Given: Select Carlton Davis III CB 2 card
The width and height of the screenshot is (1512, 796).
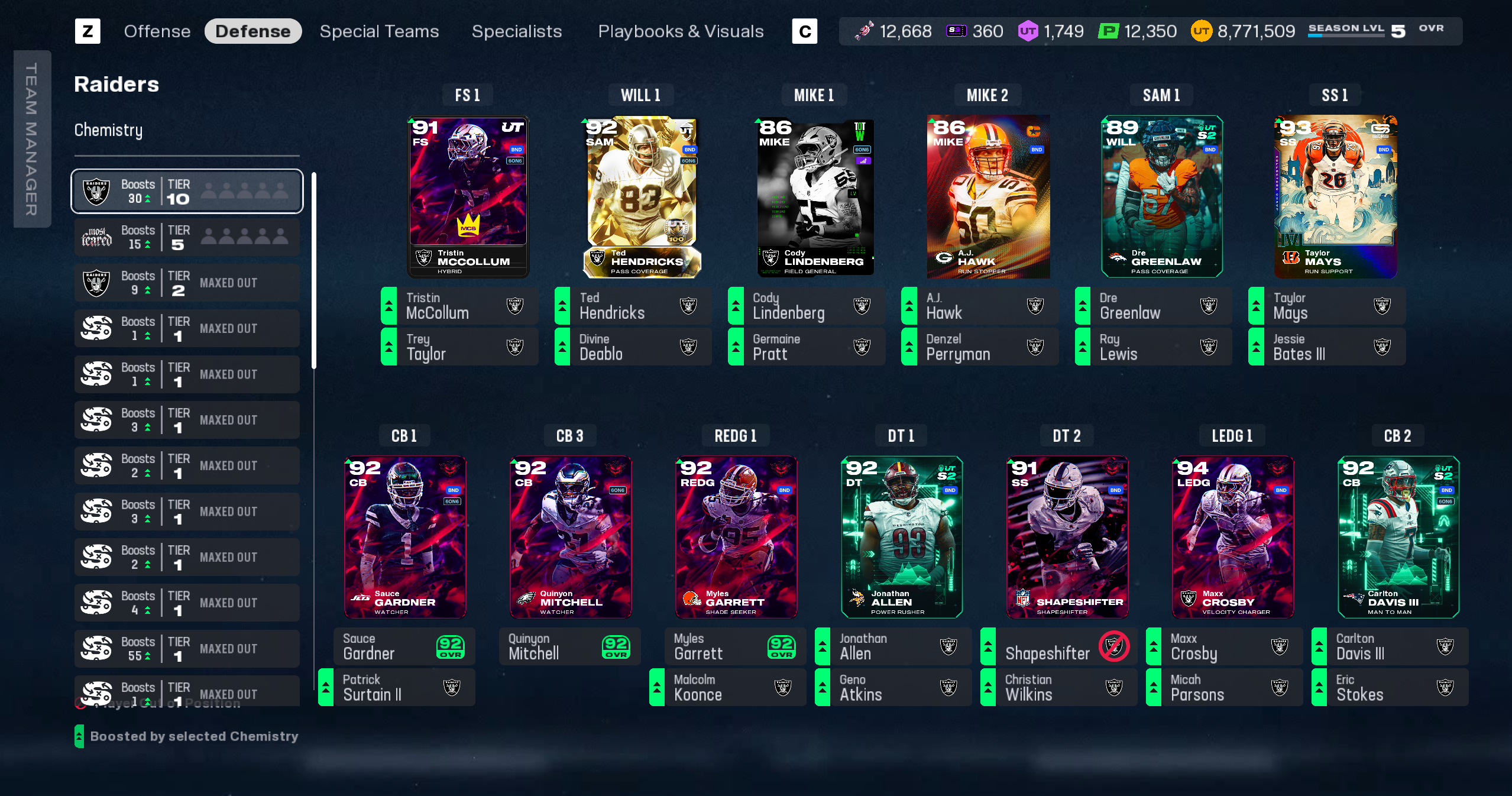Looking at the screenshot, I should [x=1398, y=536].
